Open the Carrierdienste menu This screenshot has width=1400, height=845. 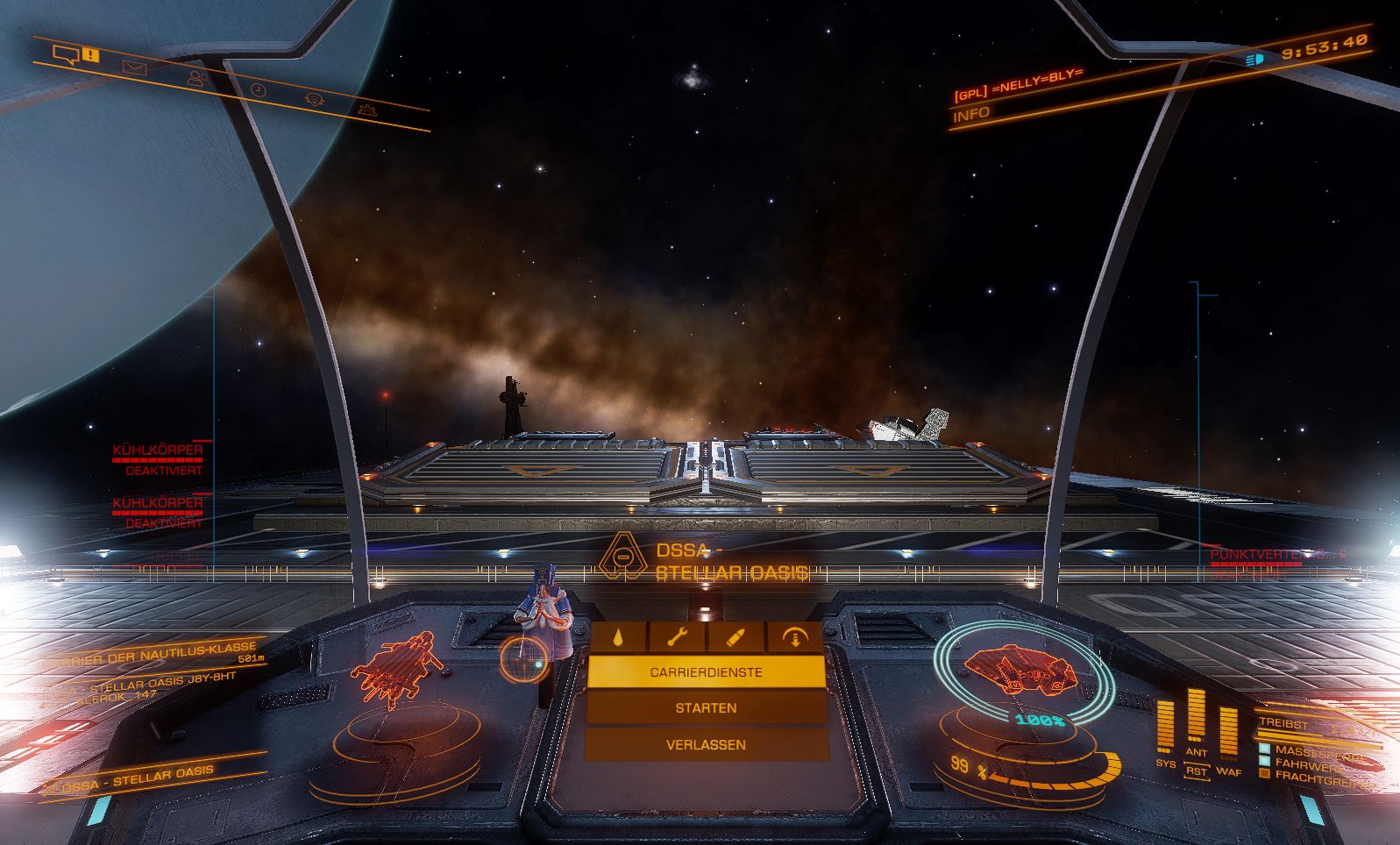(706, 672)
